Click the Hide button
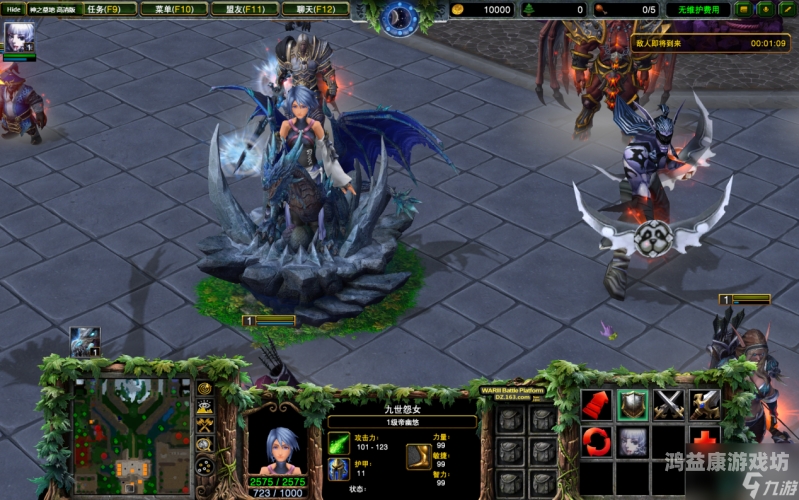 (x=13, y=9)
